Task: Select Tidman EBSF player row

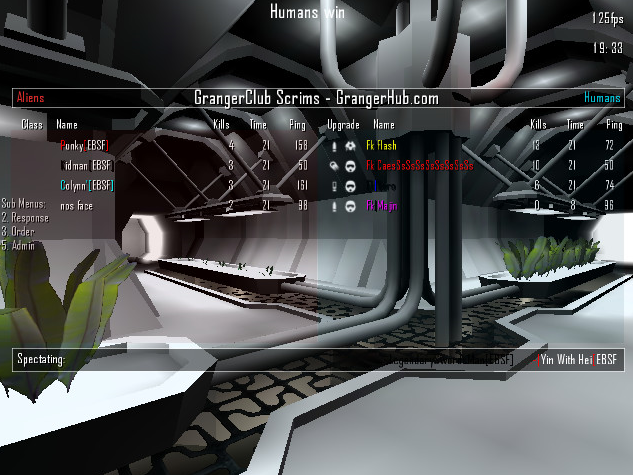Action: pos(85,165)
